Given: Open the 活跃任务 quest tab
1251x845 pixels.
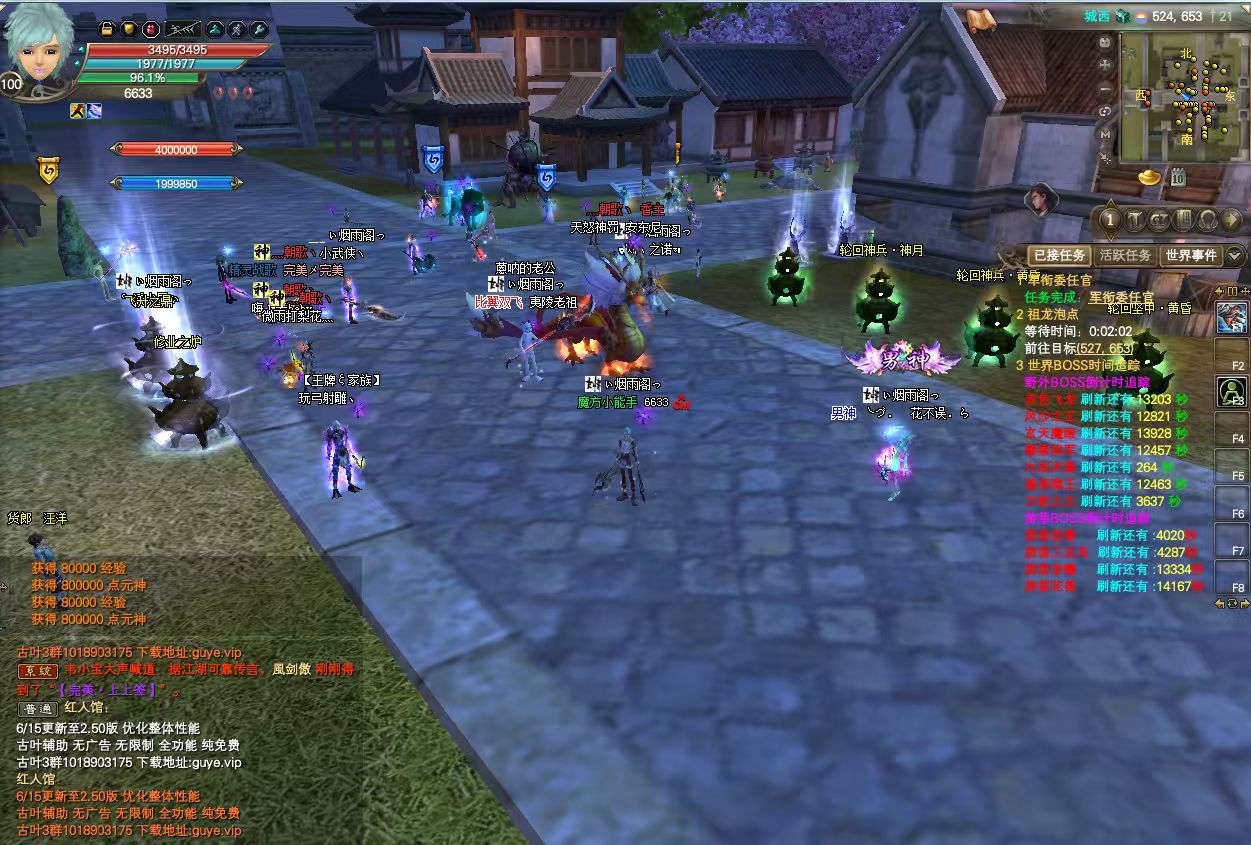Looking at the screenshot, I should (x=1125, y=255).
